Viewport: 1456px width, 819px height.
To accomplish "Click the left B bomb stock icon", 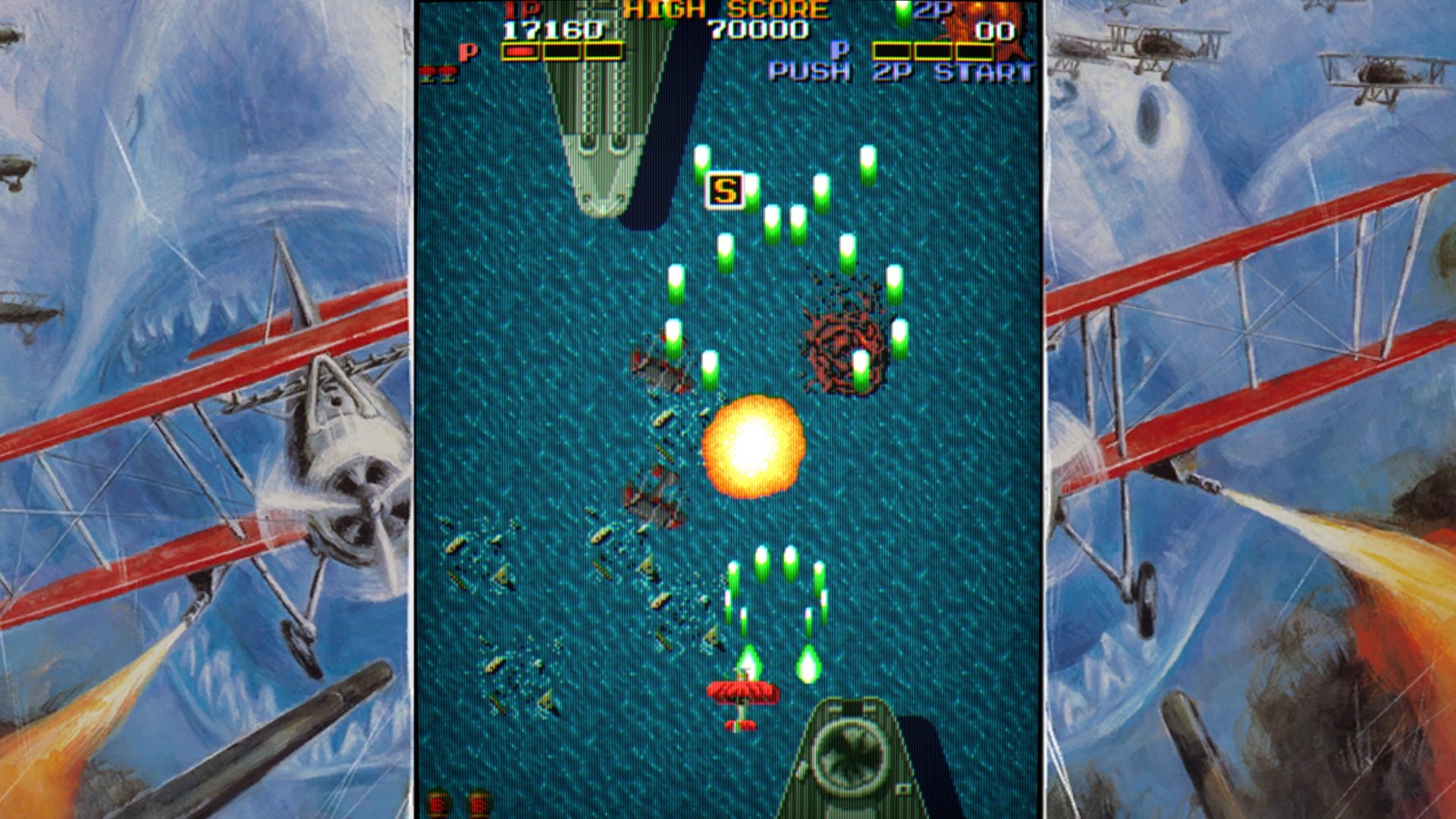I will [x=437, y=802].
